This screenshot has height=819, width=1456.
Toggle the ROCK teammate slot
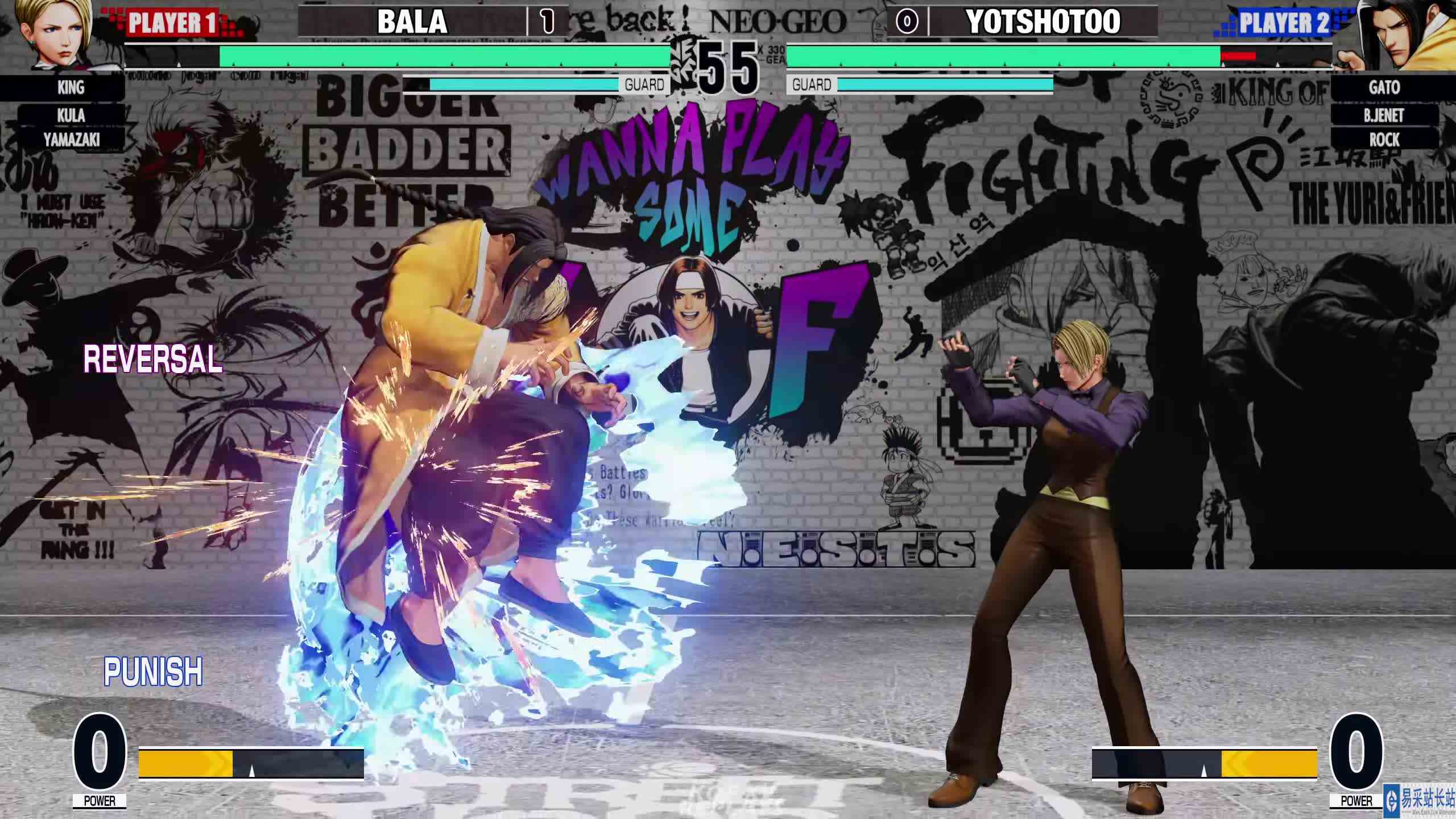coord(1385,140)
